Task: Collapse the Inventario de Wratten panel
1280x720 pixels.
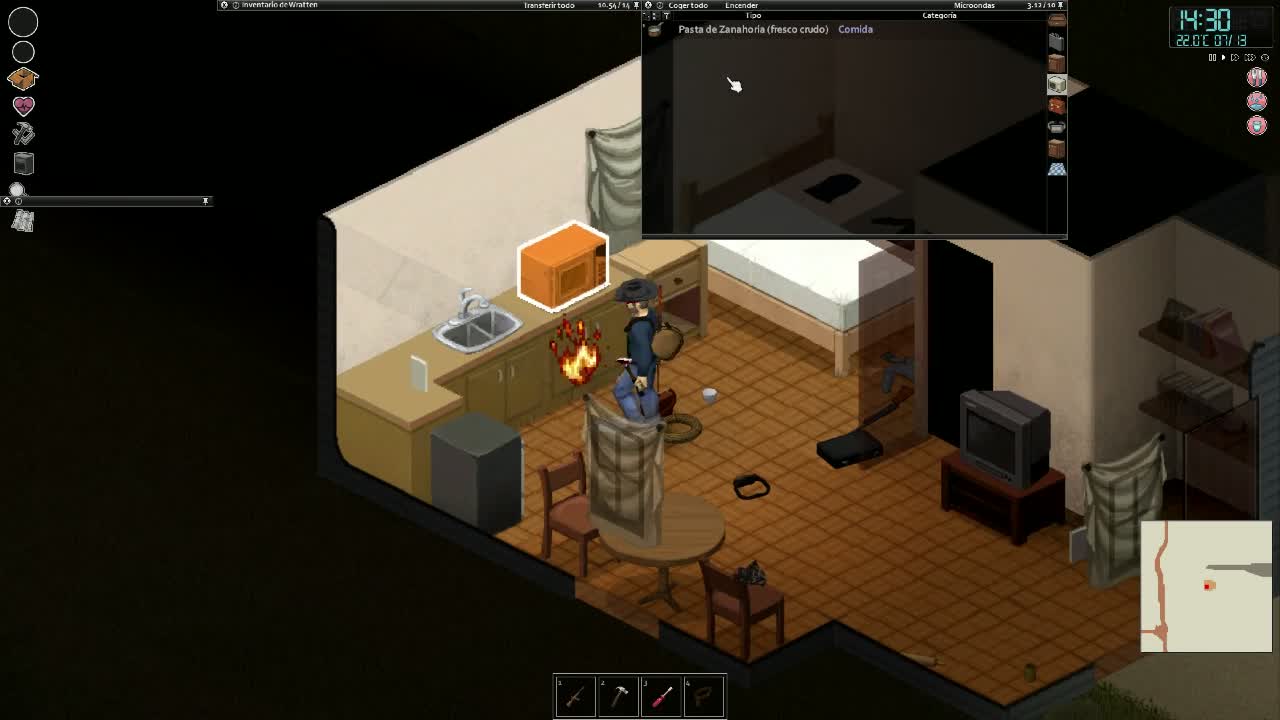Action: click(223, 5)
